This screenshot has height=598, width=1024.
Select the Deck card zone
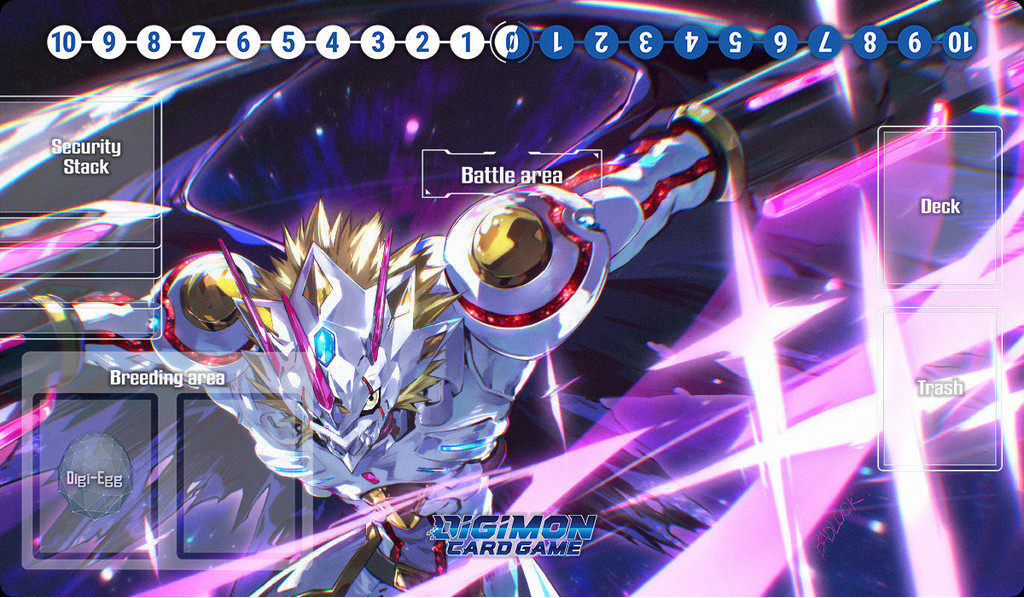pyautogui.click(x=940, y=207)
